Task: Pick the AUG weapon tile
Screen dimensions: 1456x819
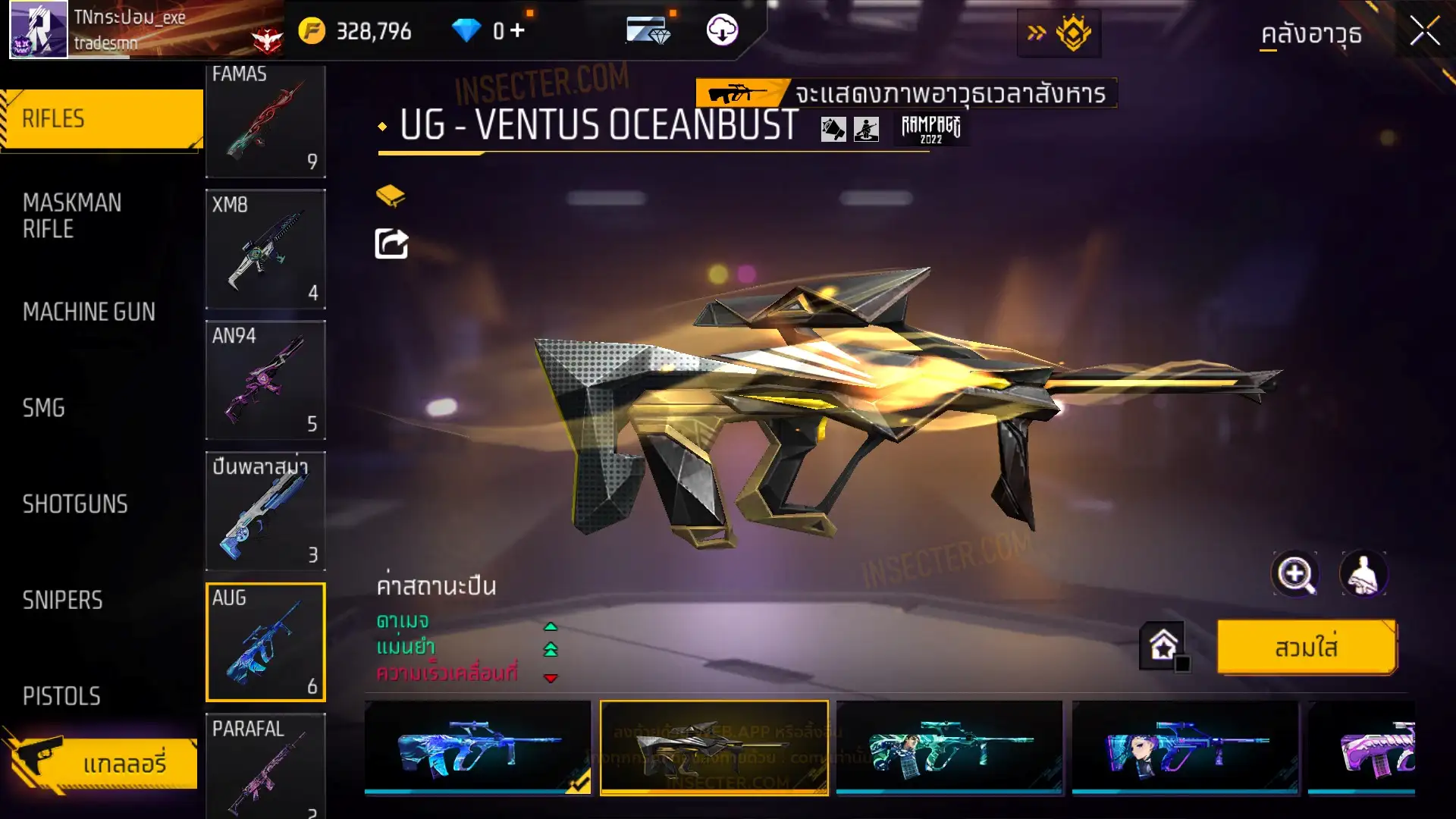Action: 265,642
